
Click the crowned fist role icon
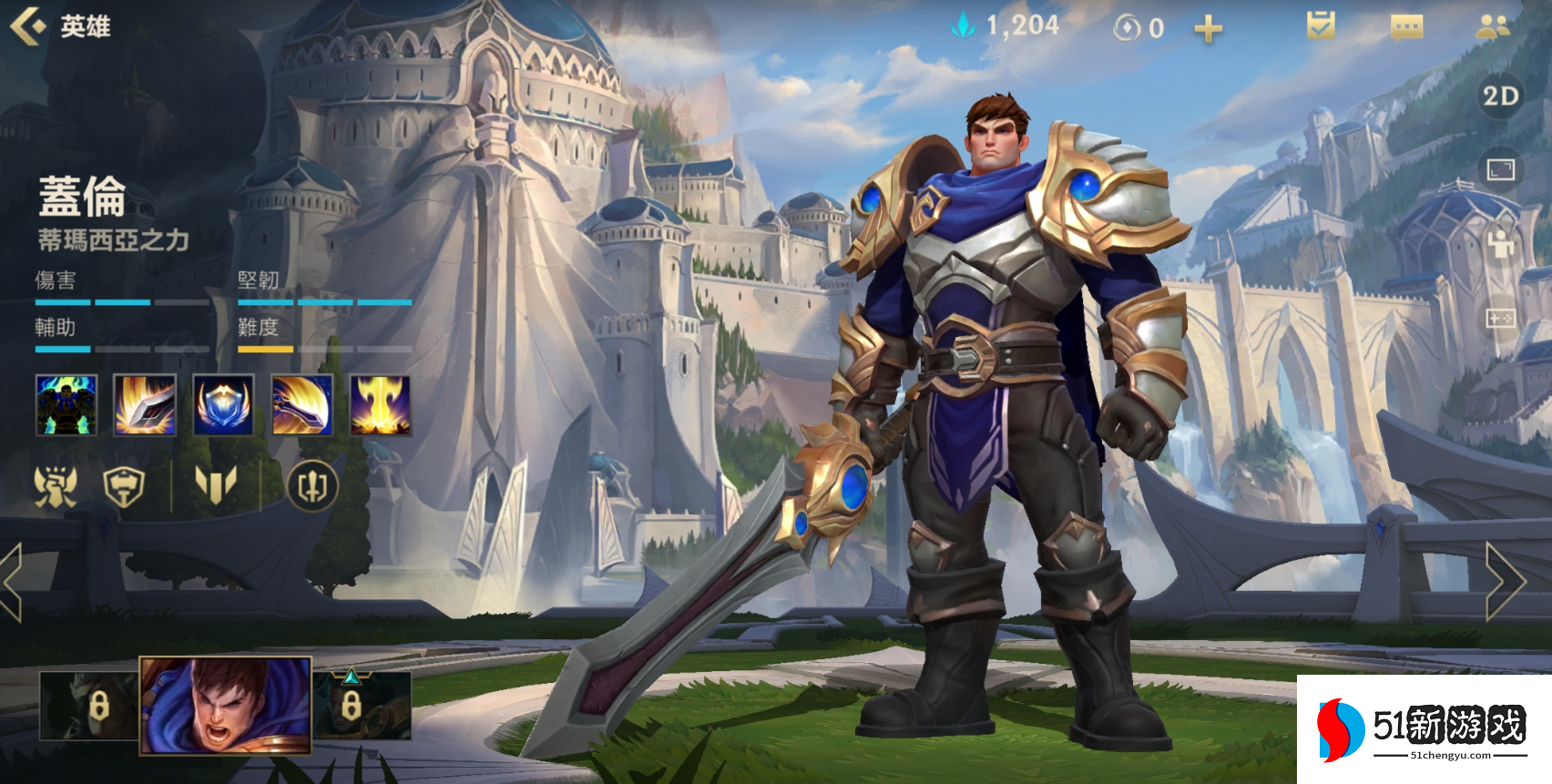tap(56, 486)
